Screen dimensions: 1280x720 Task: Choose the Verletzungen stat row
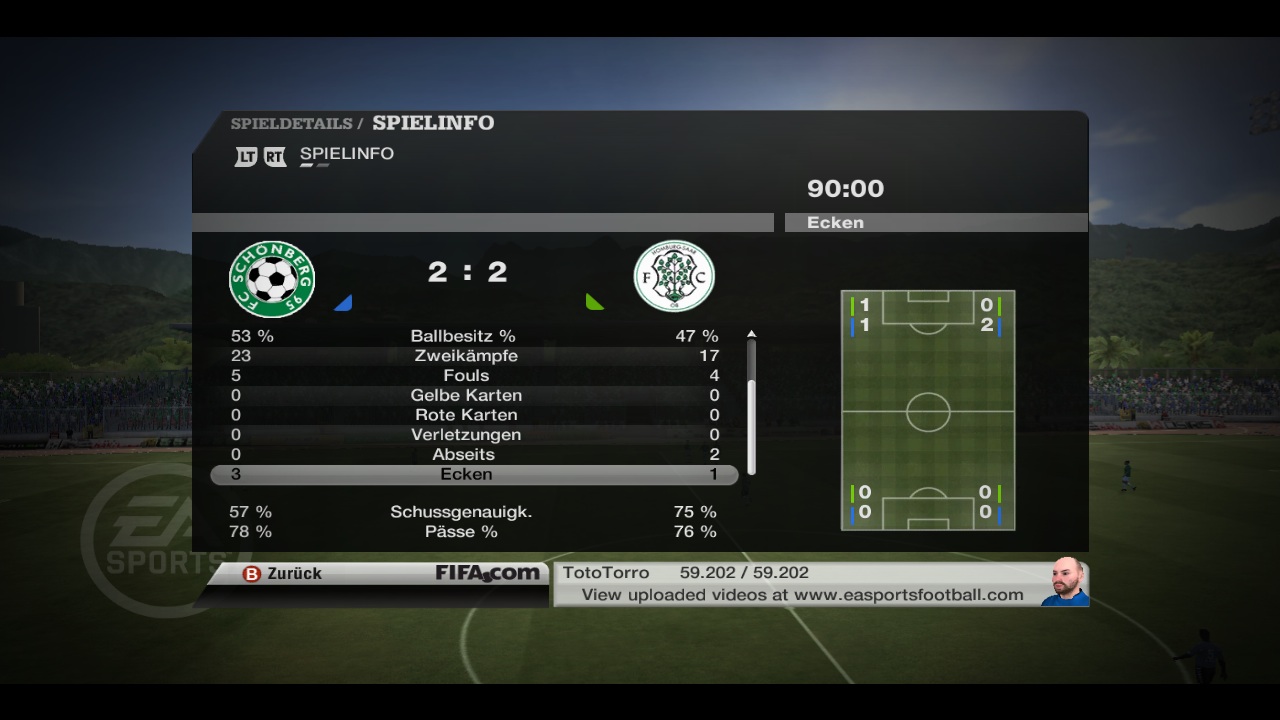[x=466, y=435]
